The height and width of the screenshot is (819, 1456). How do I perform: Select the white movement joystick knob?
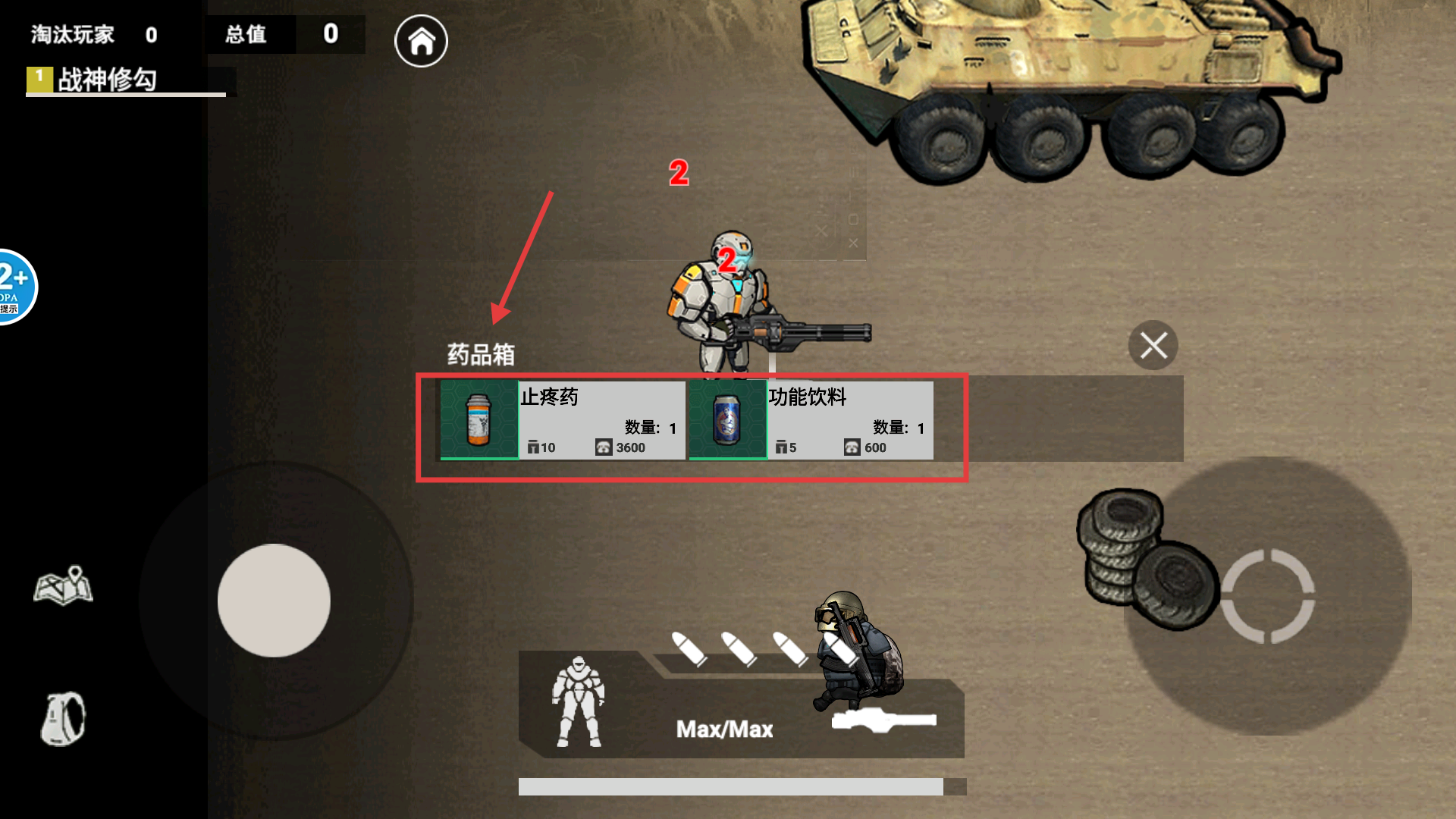[274, 601]
